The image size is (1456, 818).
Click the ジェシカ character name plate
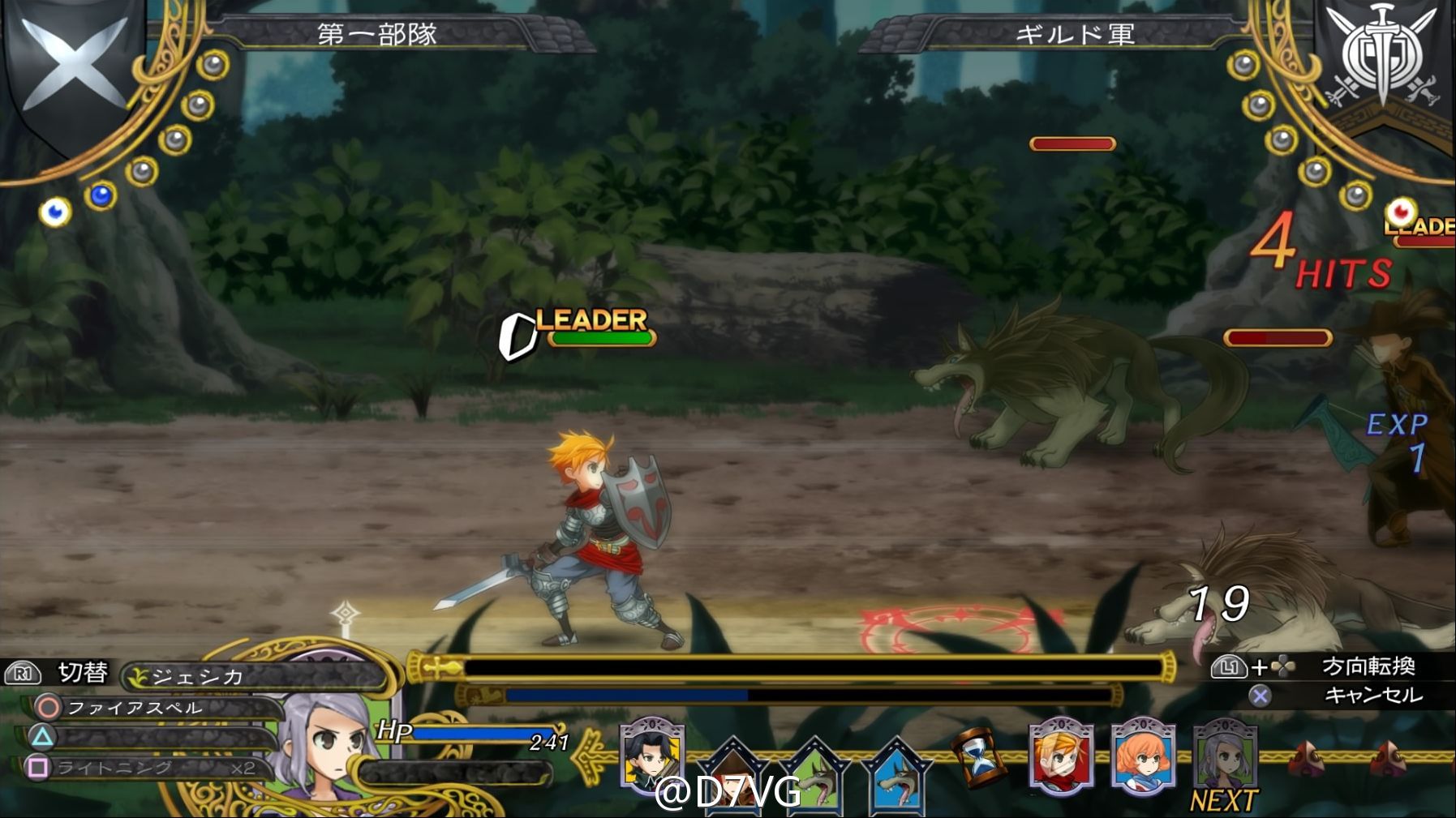coord(251,675)
